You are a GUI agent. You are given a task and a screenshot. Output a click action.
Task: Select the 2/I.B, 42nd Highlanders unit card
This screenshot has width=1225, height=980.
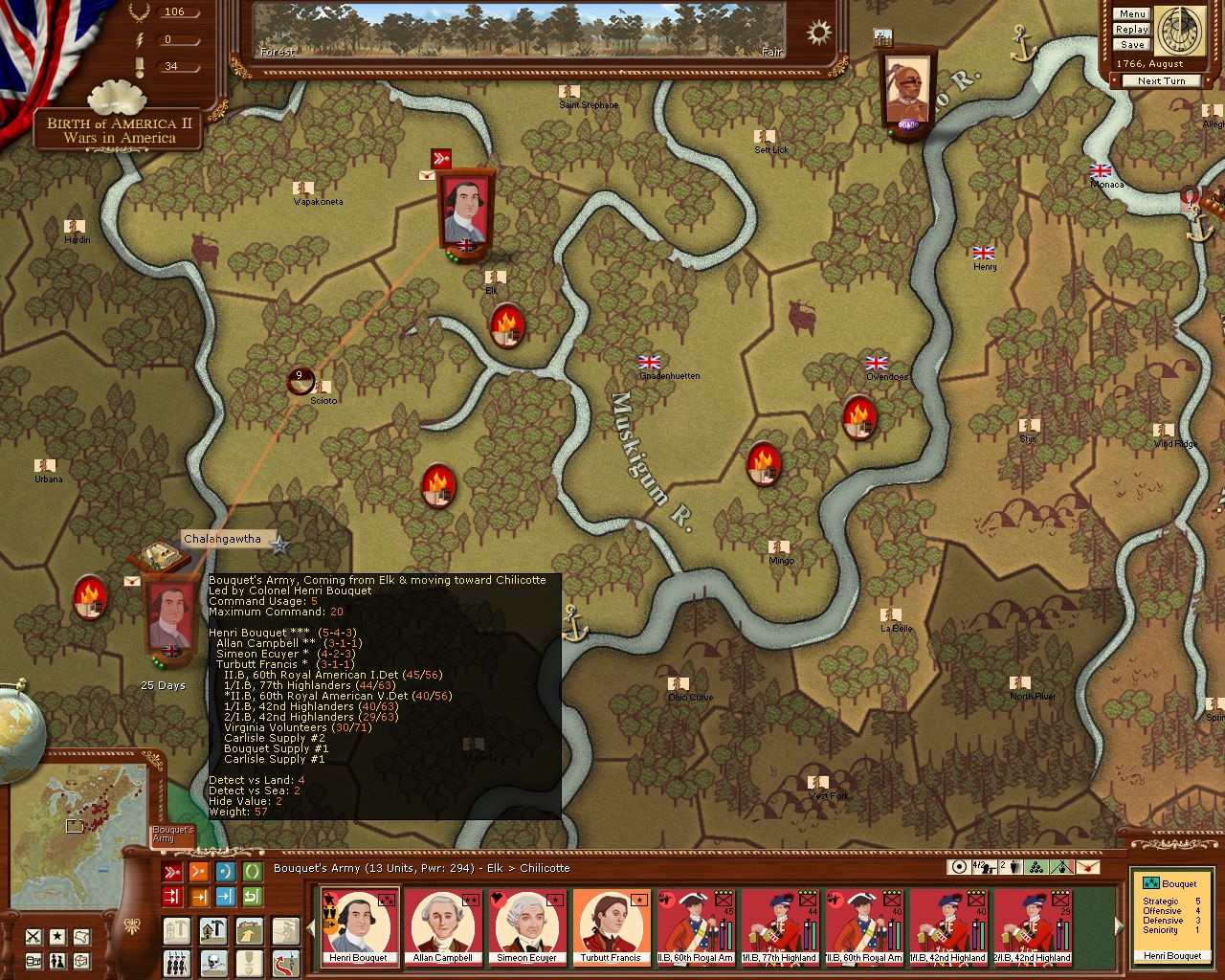click(x=1032, y=926)
